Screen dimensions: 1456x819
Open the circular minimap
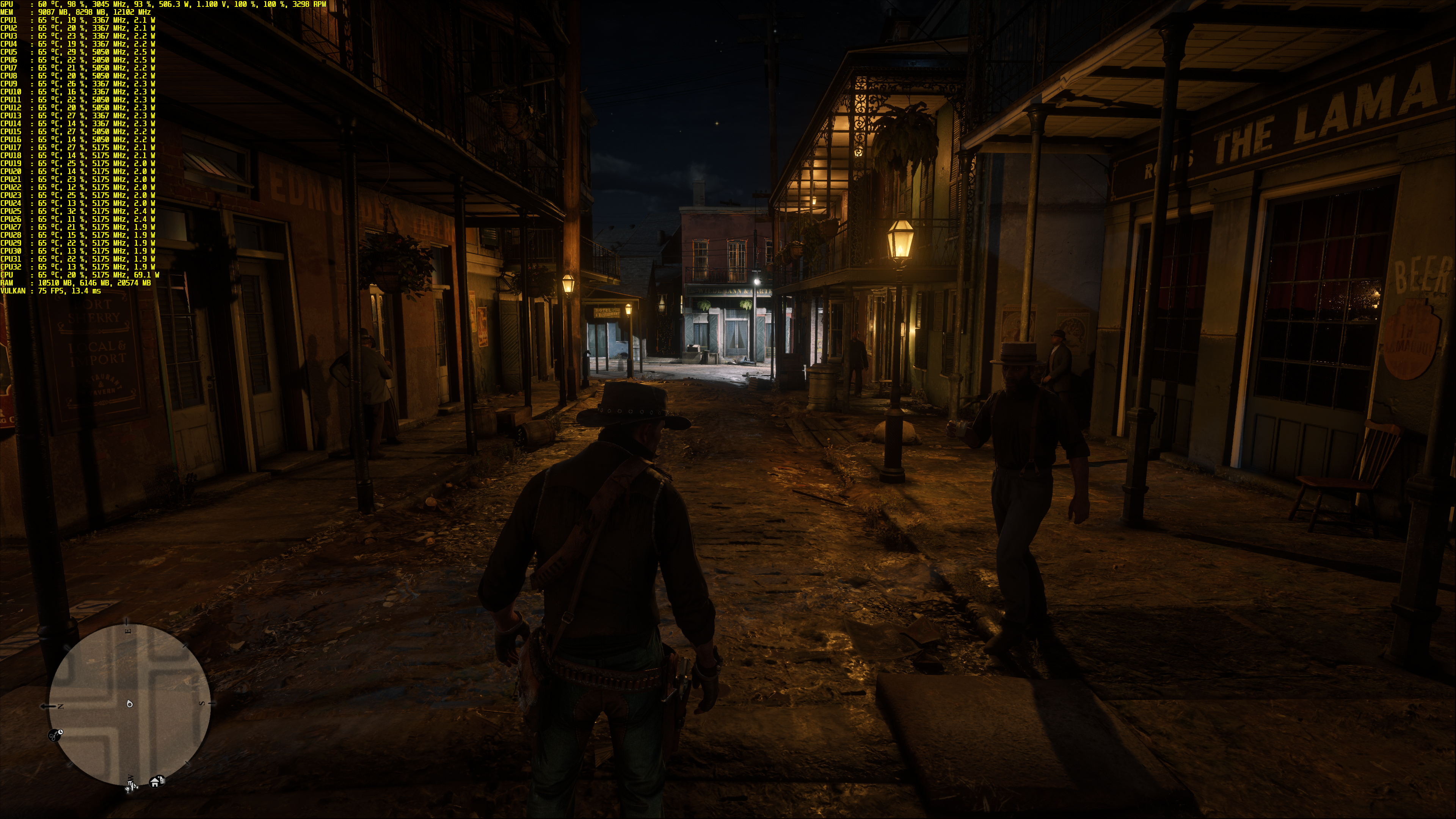click(x=130, y=704)
